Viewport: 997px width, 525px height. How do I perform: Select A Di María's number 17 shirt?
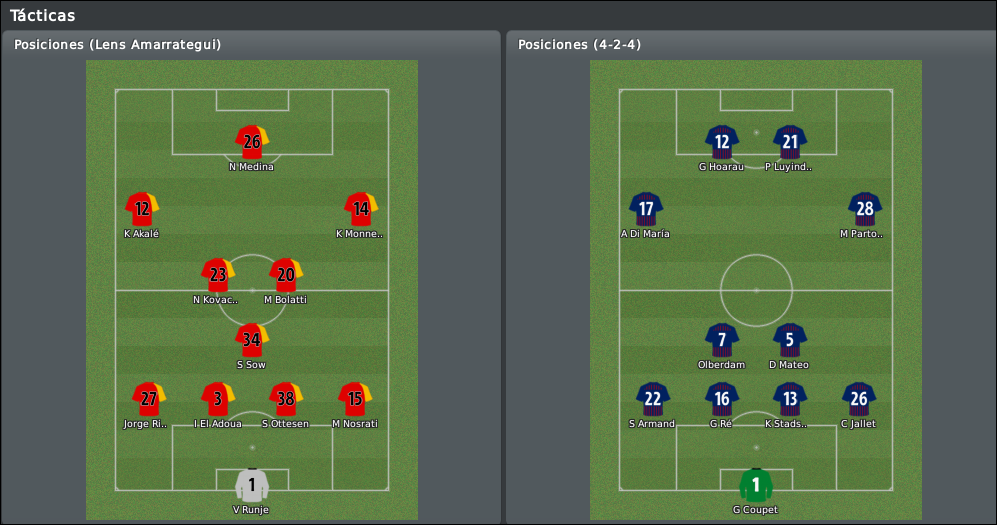pyautogui.click(x=646, y=209)
